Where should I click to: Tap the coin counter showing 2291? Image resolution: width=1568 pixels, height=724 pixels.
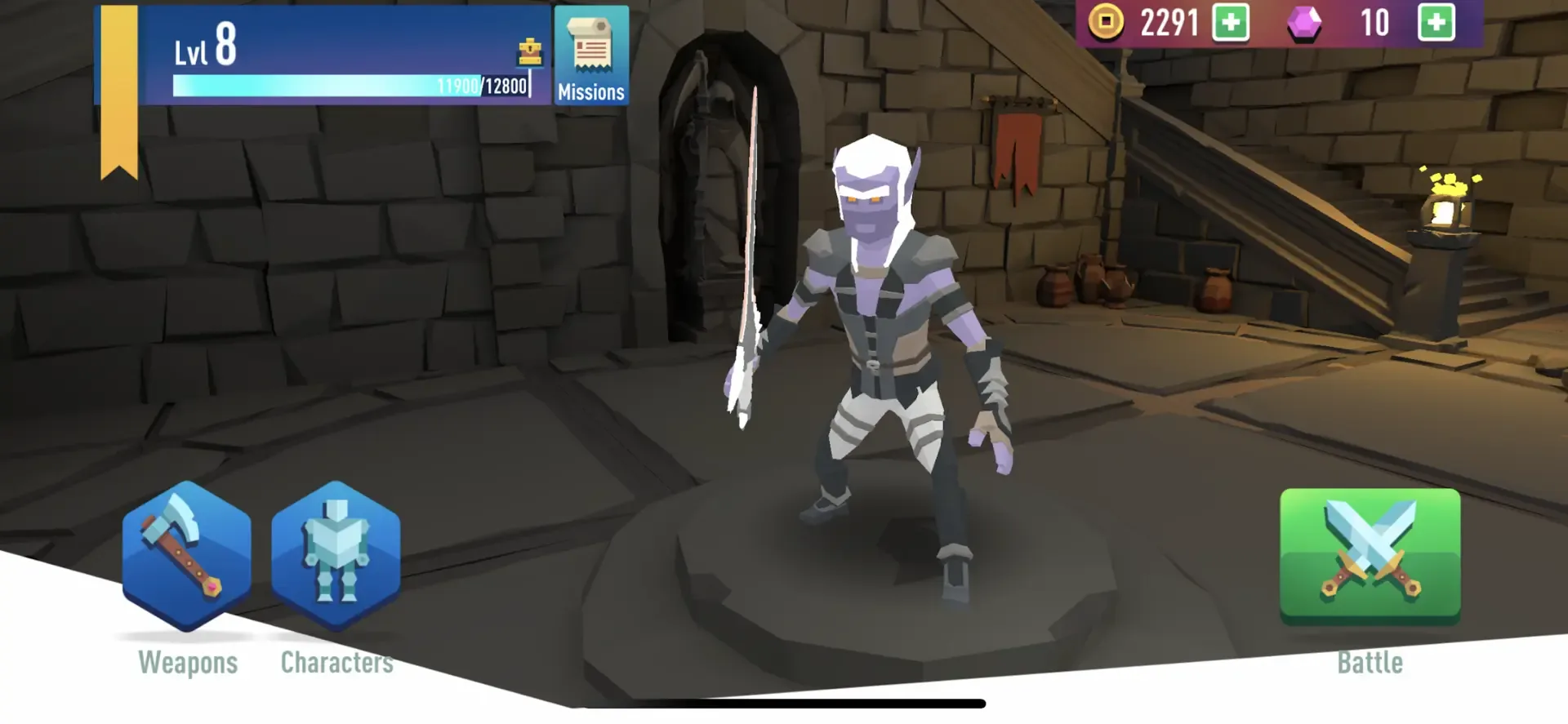1169,22
